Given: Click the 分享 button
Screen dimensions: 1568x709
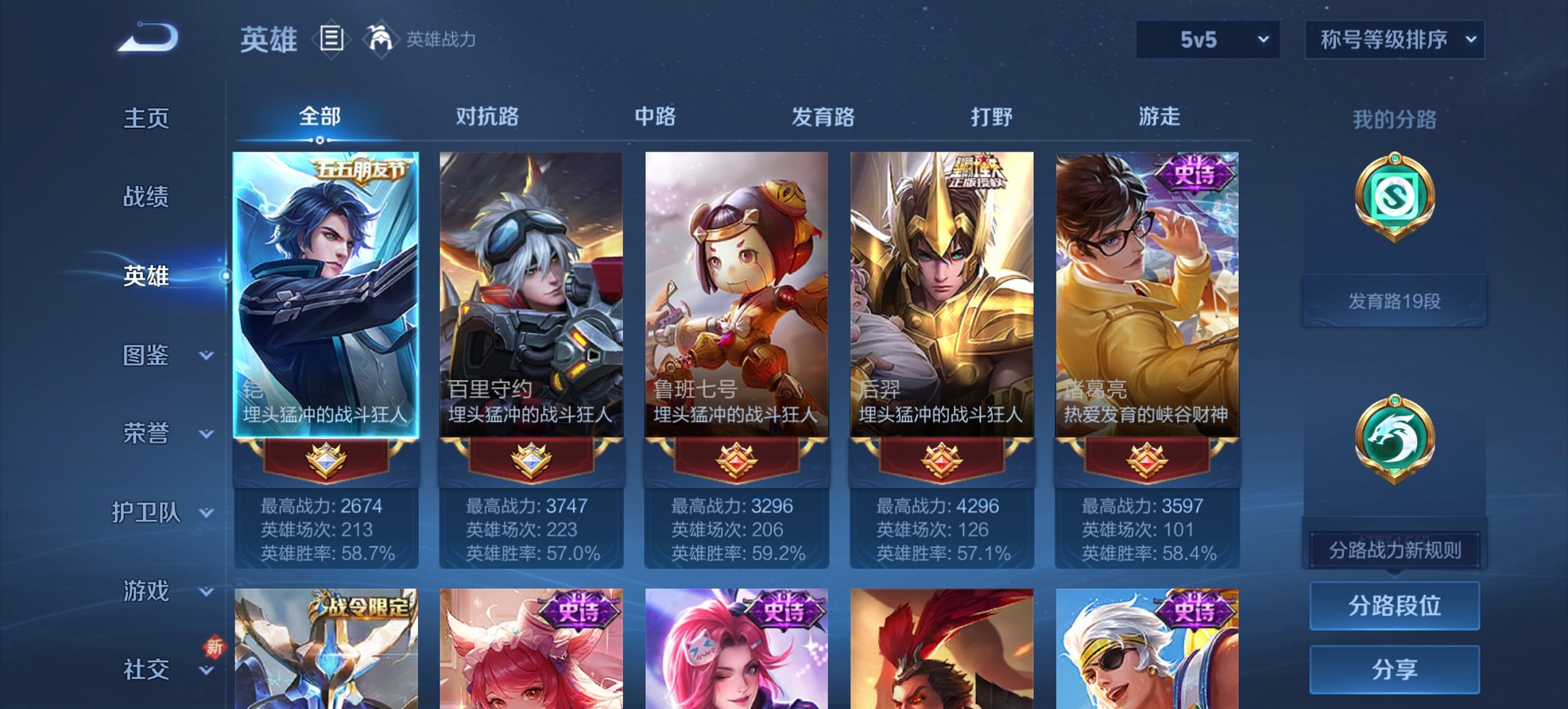Looking at the screenshot, I should coord(1394,668).
